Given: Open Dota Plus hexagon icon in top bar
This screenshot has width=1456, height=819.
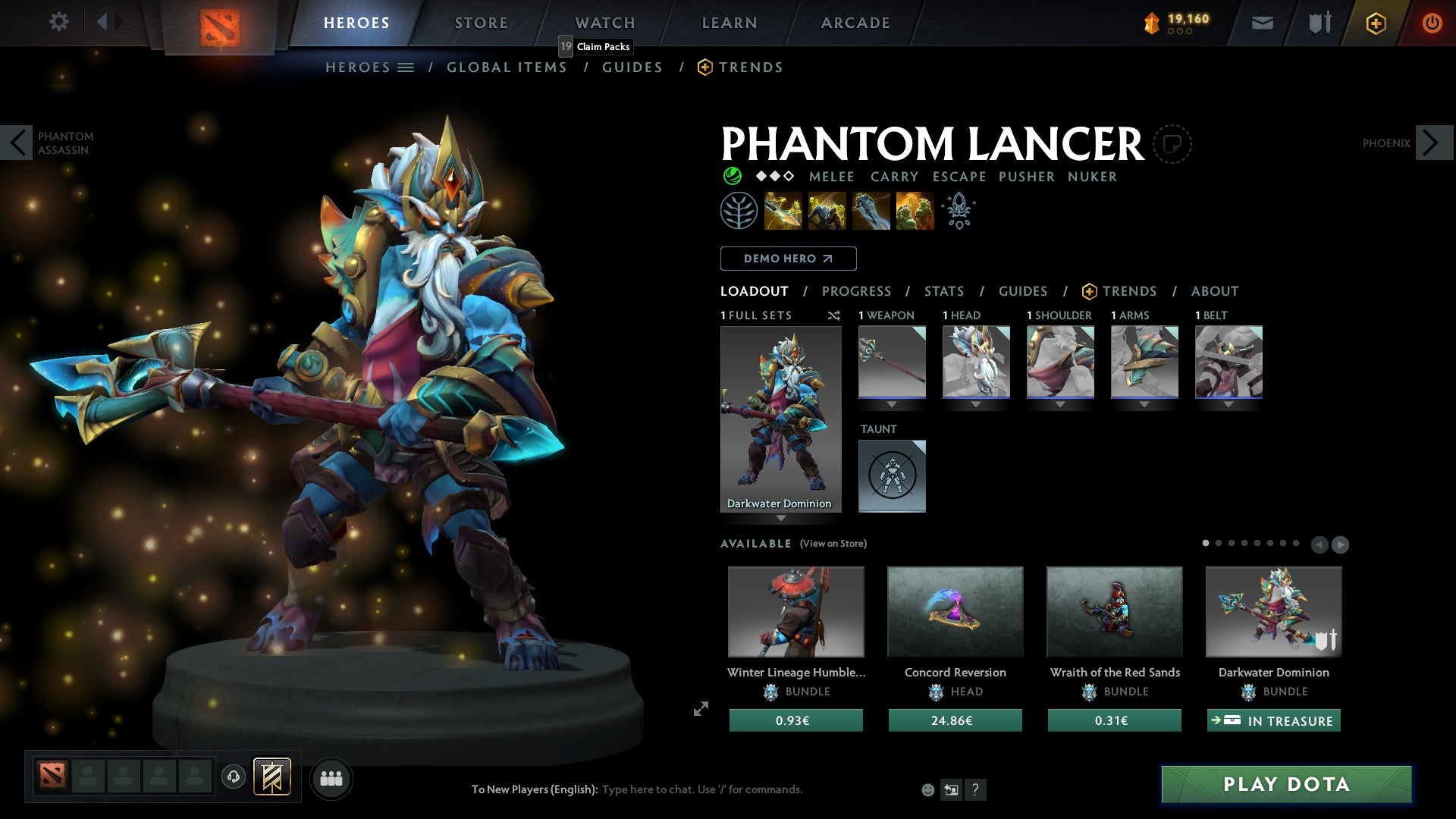Looking at the screenshot, I should (x=1375, y=23).
